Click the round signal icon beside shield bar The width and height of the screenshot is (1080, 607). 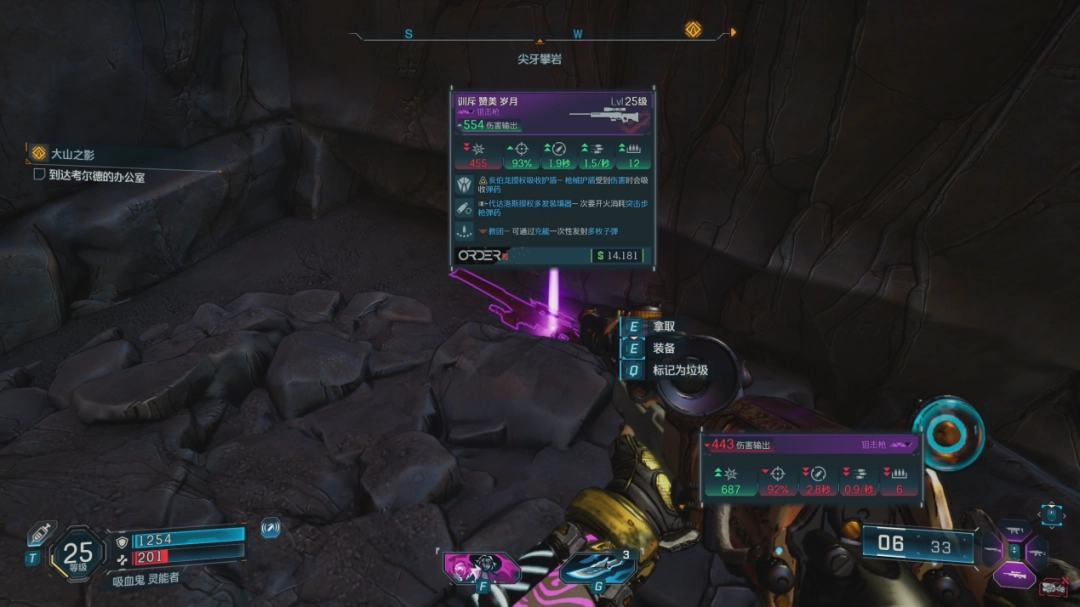(270, 527)
